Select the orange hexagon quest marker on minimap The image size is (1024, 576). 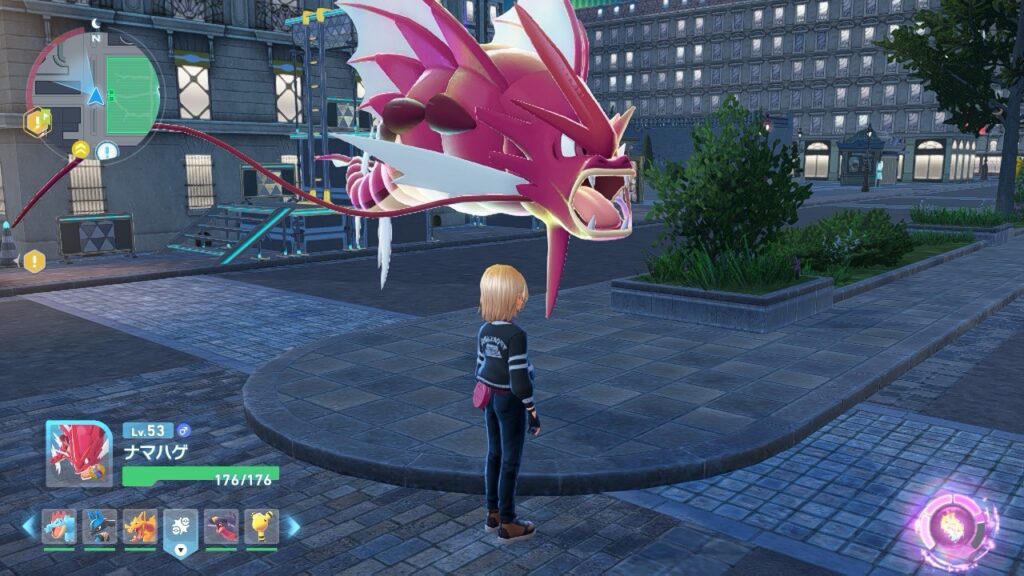point(37,122)
